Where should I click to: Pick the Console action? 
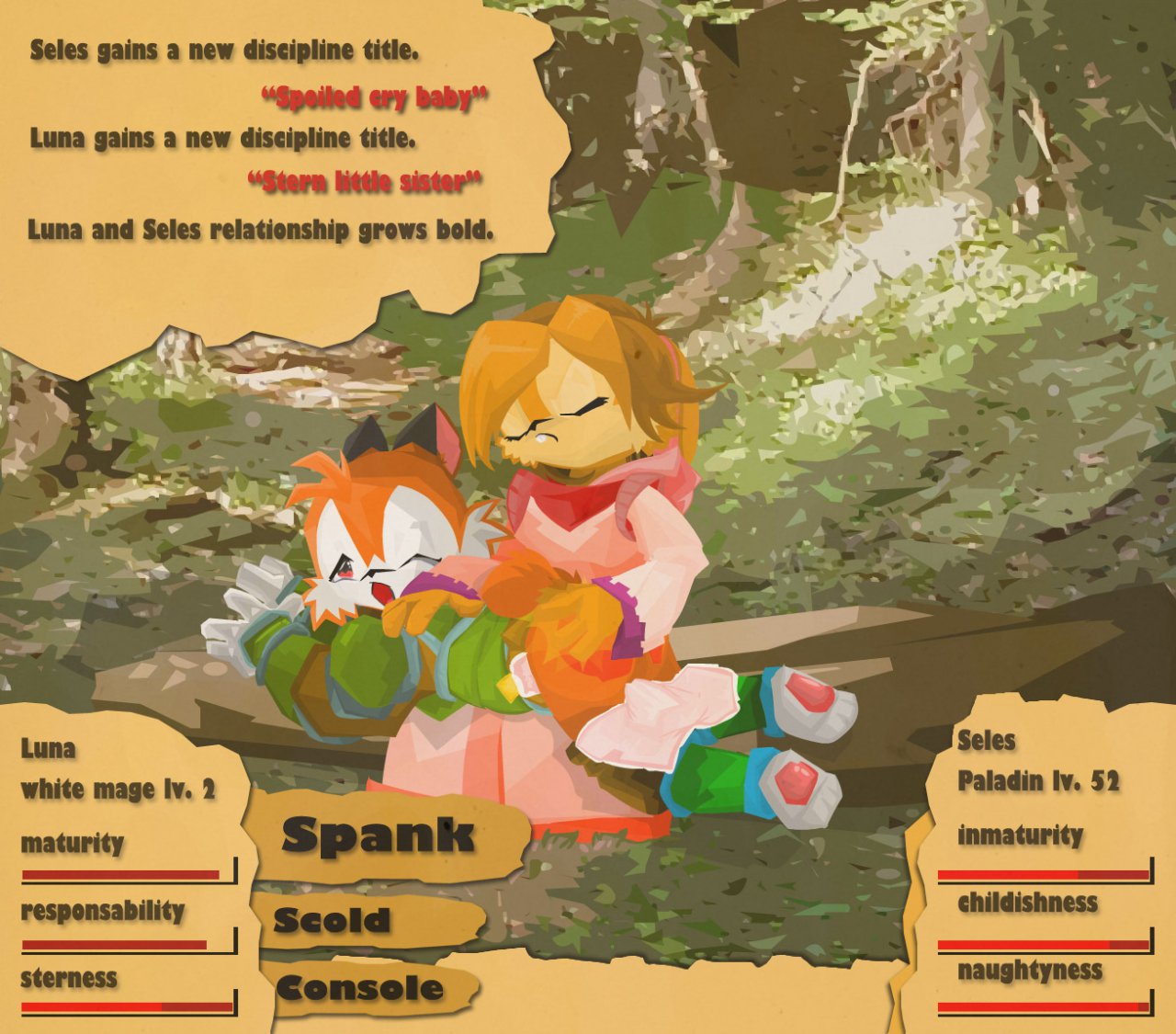pos(360,988)
